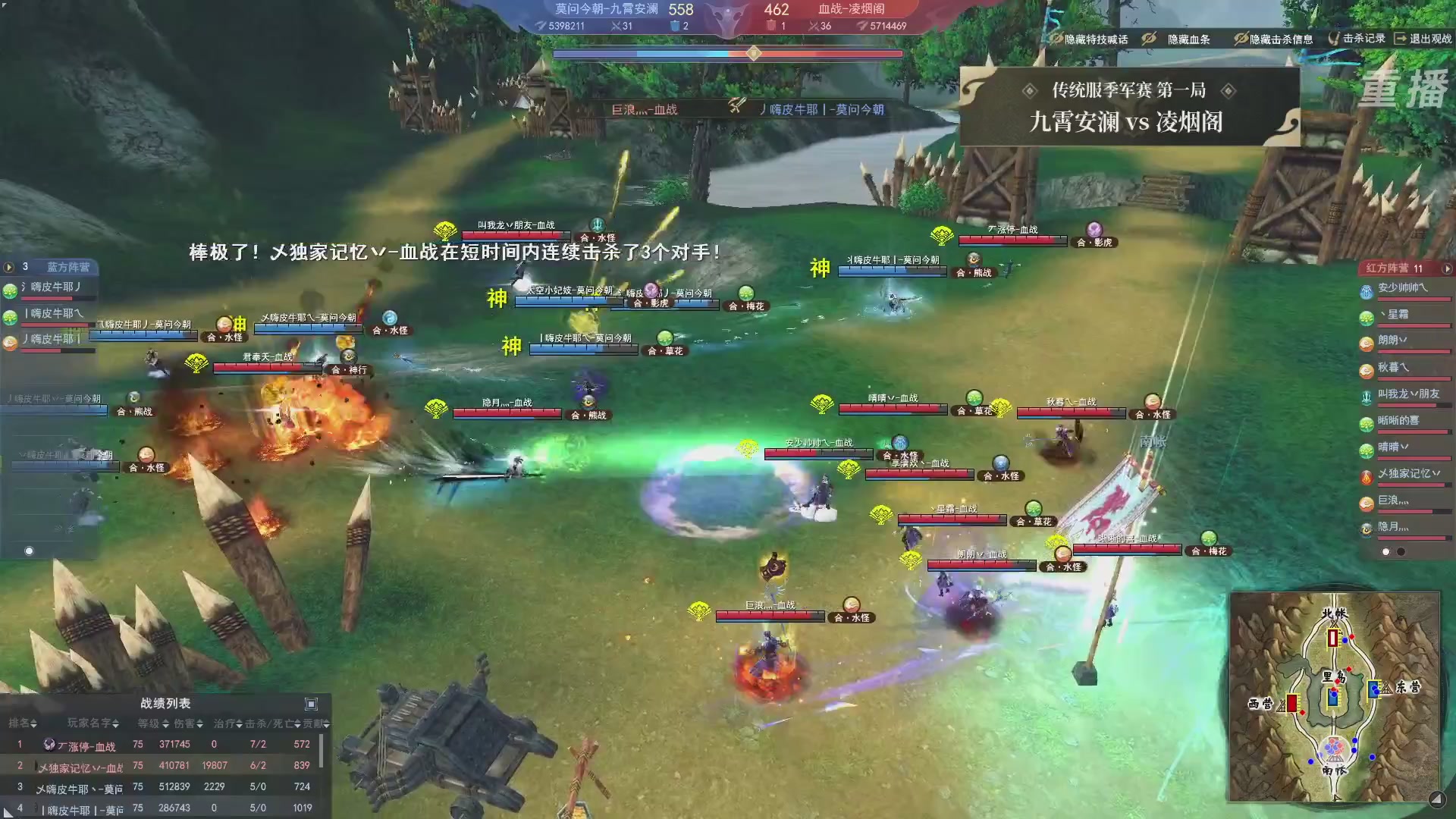
Task: Collapse the 蓝方阵营 panel with its arrow
Action: click(x=9, y=267)
